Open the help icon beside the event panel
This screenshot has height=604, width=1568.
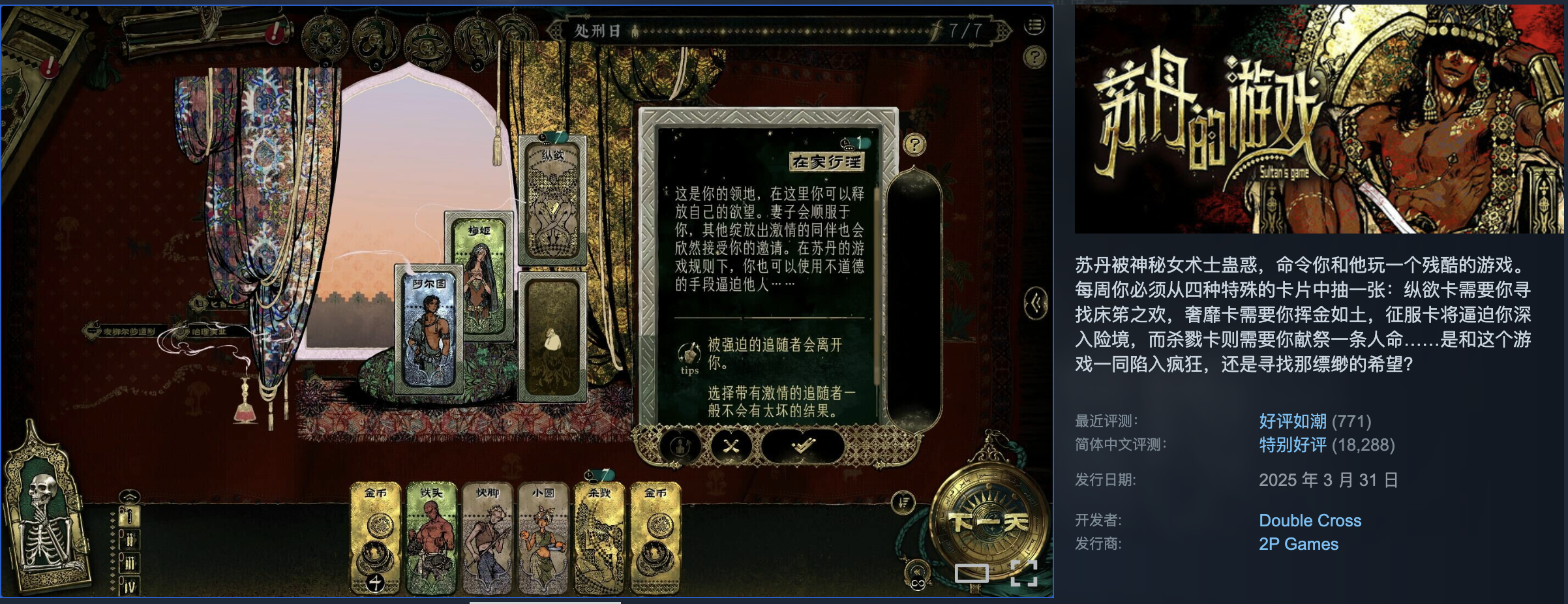click(x=914, y=144)
